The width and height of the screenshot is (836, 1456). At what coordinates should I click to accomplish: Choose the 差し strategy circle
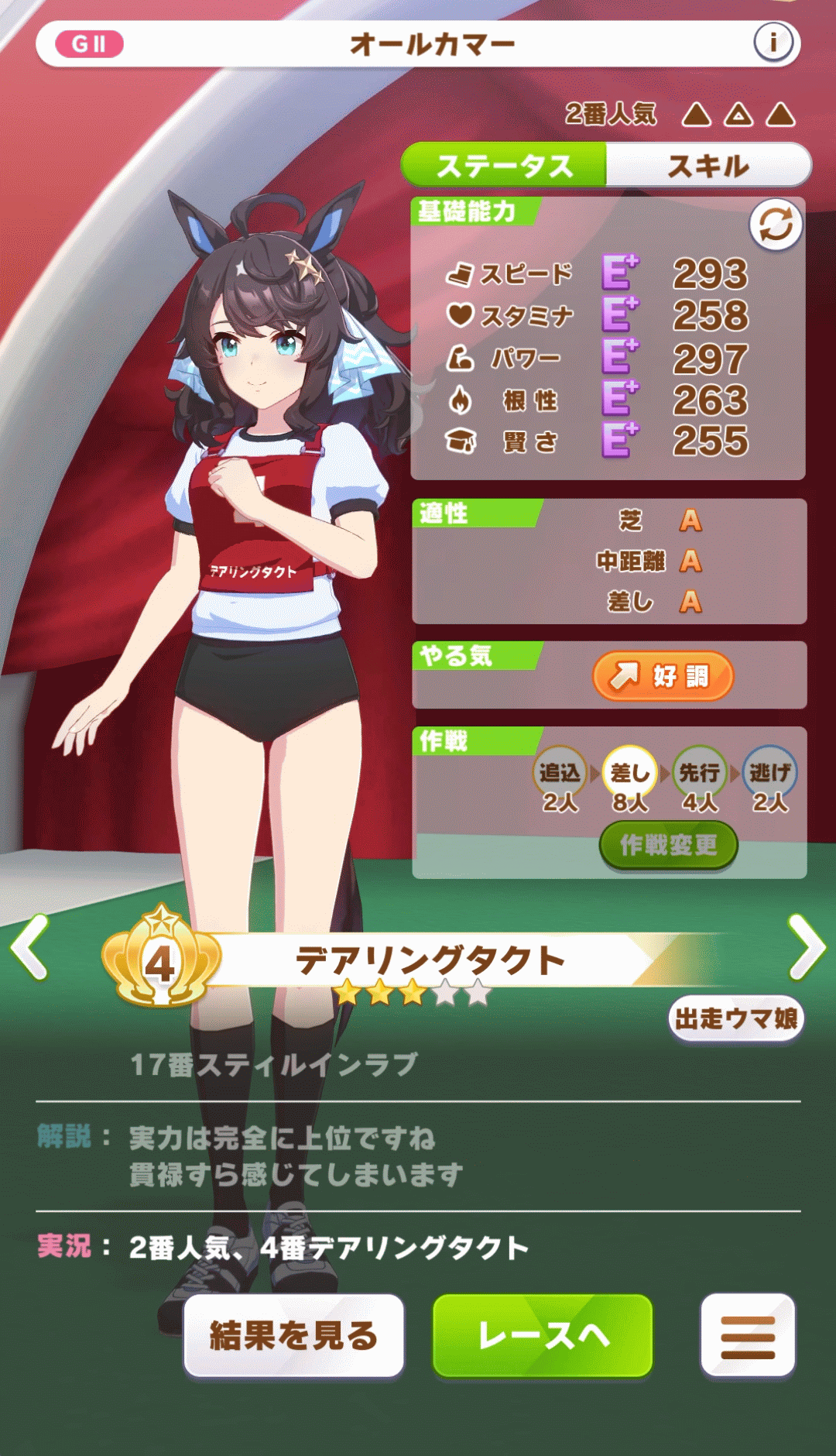[630, 773]
